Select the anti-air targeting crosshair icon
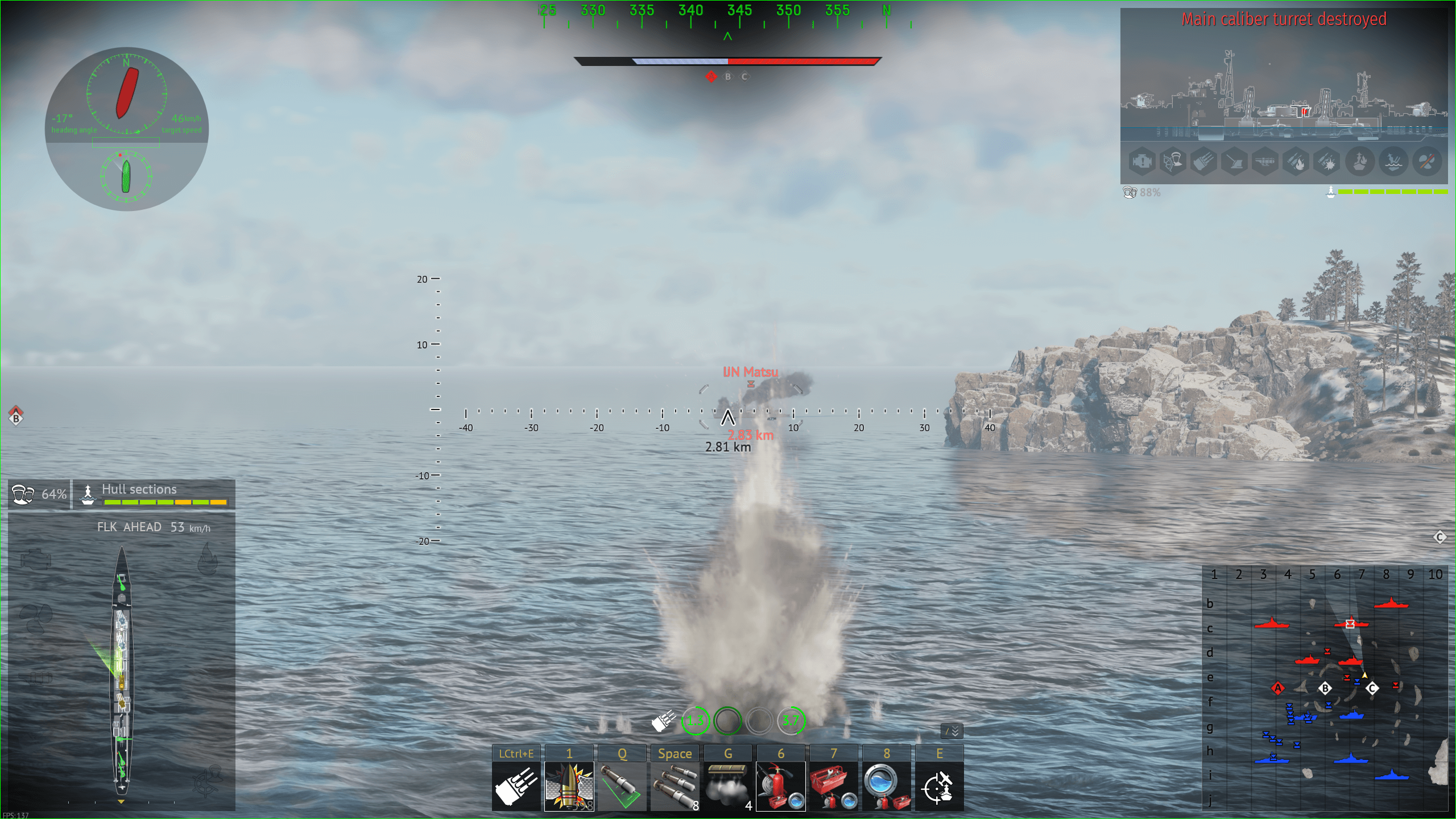This screenshot has width=1456, height=819. [x=939, y=786]
